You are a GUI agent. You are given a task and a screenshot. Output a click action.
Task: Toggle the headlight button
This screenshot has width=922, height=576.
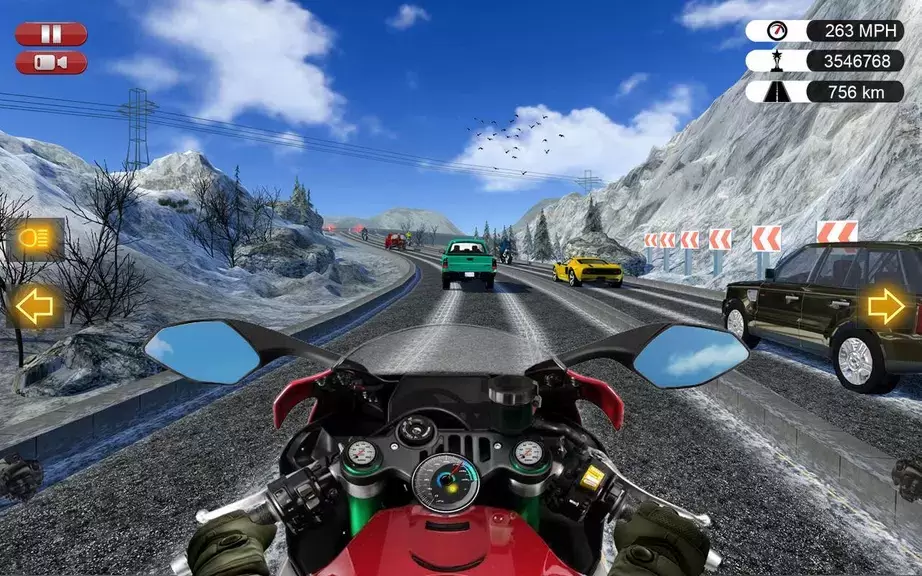[36, 239]
